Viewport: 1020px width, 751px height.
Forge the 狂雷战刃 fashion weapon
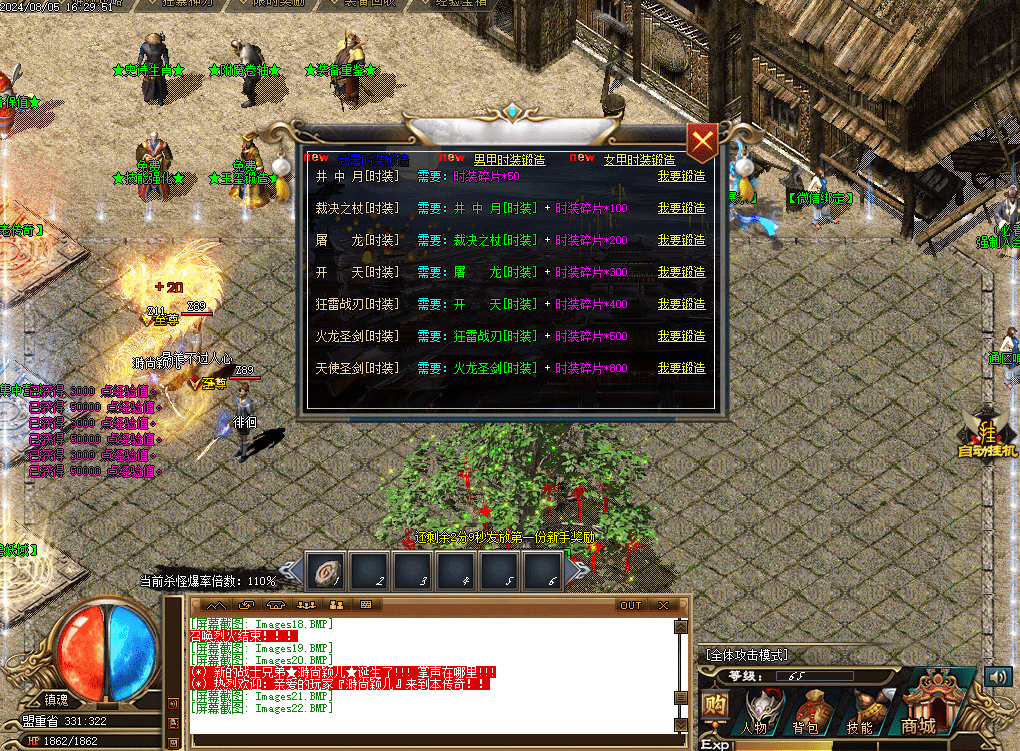coord(681,304)
